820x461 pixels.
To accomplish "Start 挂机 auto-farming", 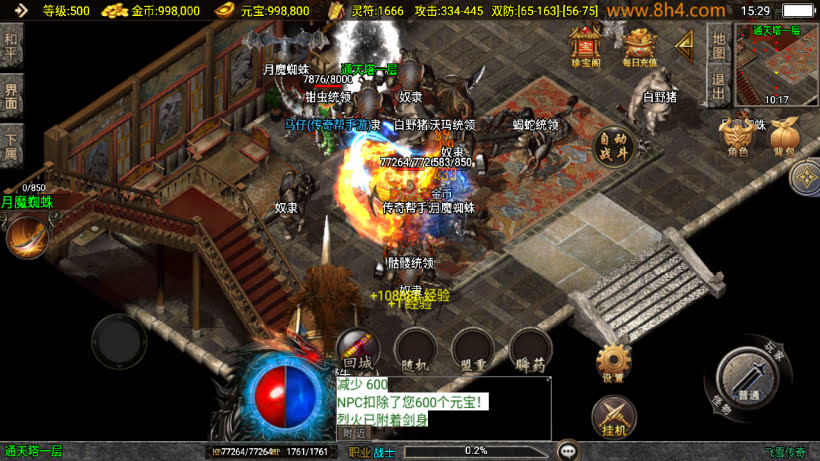I will pyautogui.click(x=613, y=416).
